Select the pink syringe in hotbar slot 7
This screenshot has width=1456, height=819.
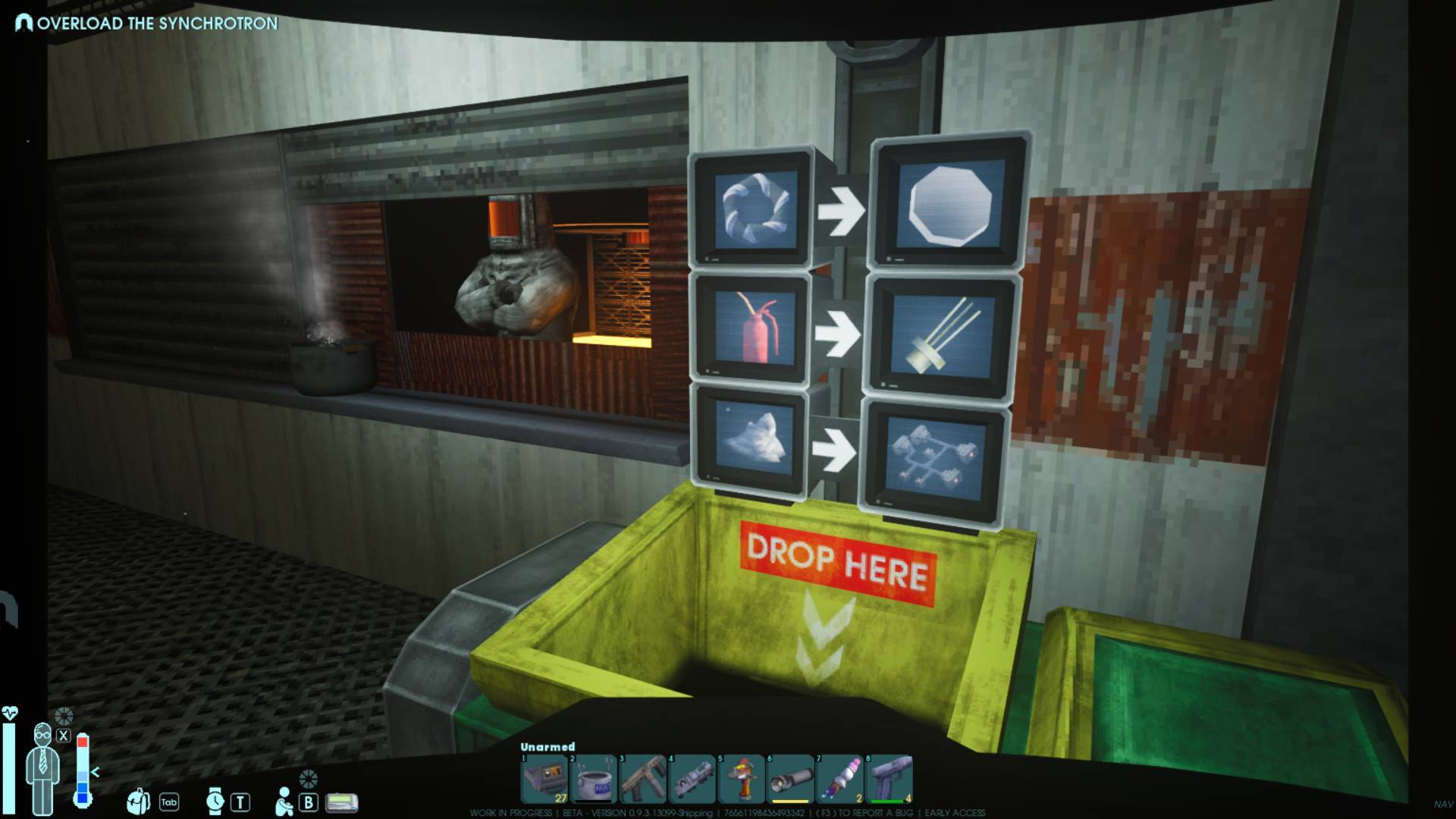point(839,779)
